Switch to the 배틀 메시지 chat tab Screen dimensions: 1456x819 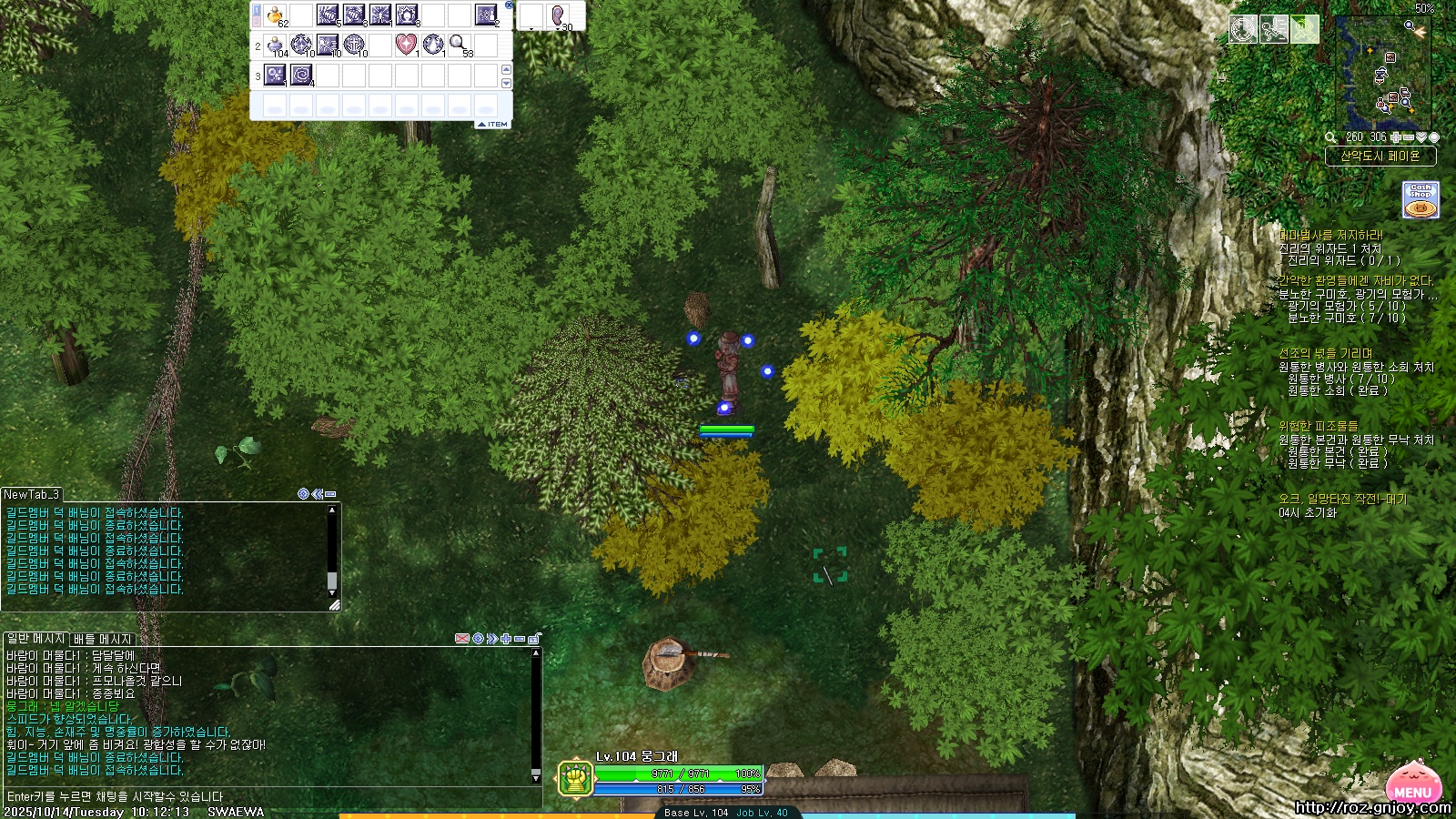point(102,639)
